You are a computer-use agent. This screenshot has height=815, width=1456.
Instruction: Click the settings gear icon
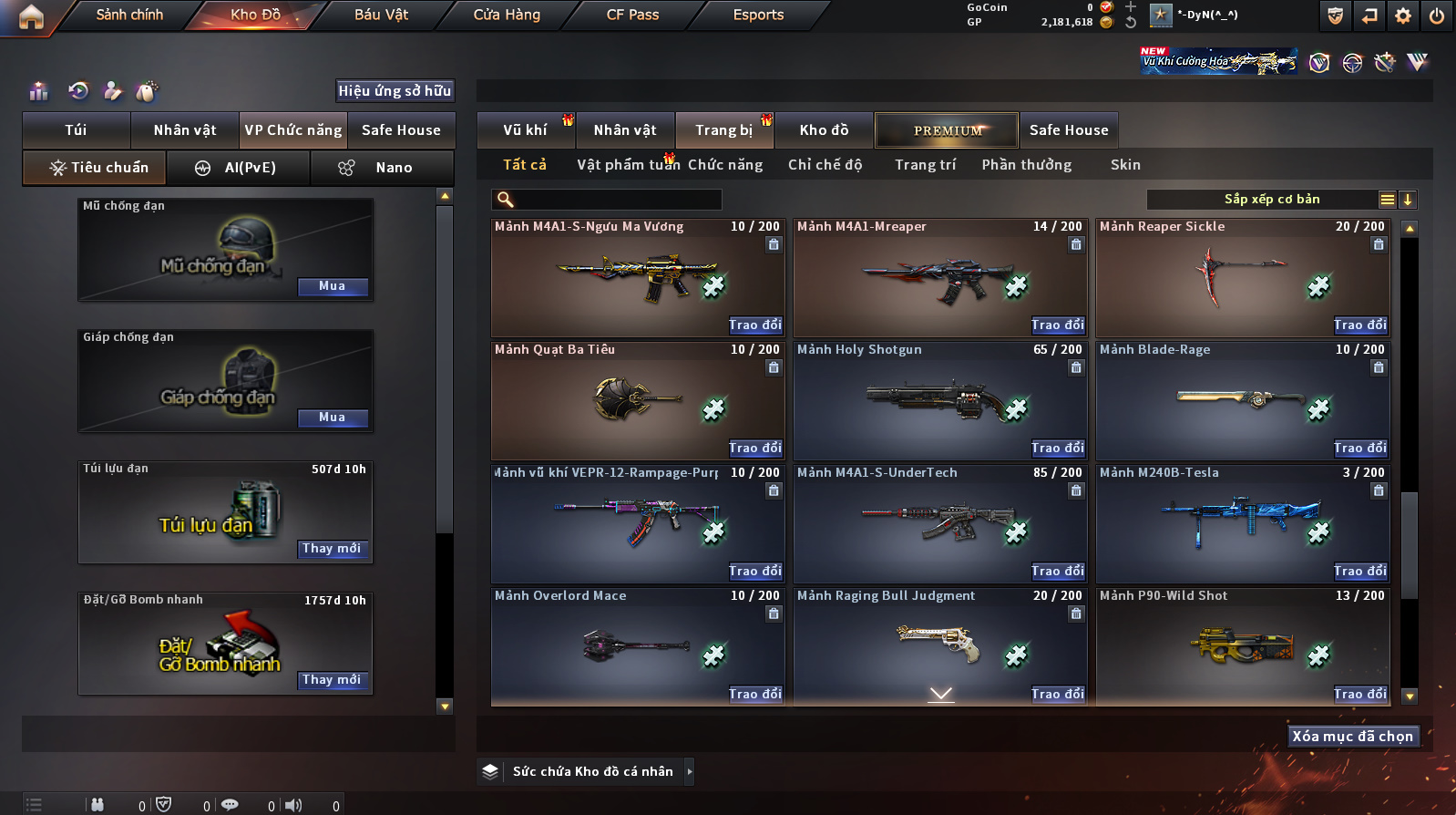(x=1403, y=15)
